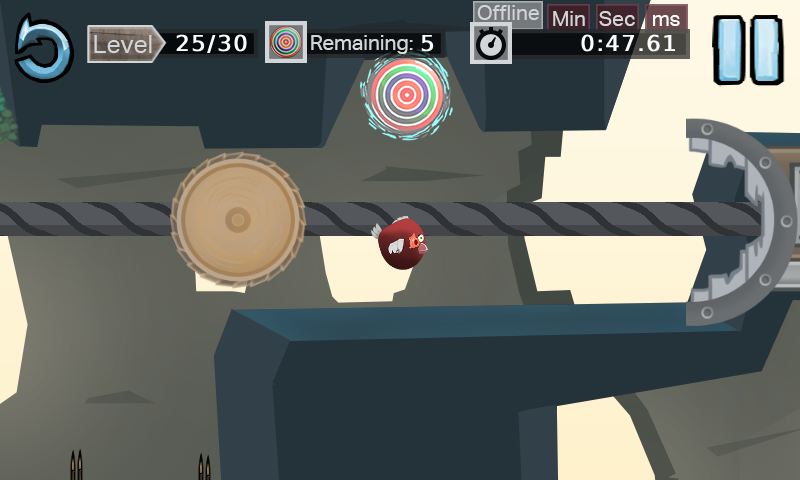Pause the game

pyautogui.click(x=748, y=50)
